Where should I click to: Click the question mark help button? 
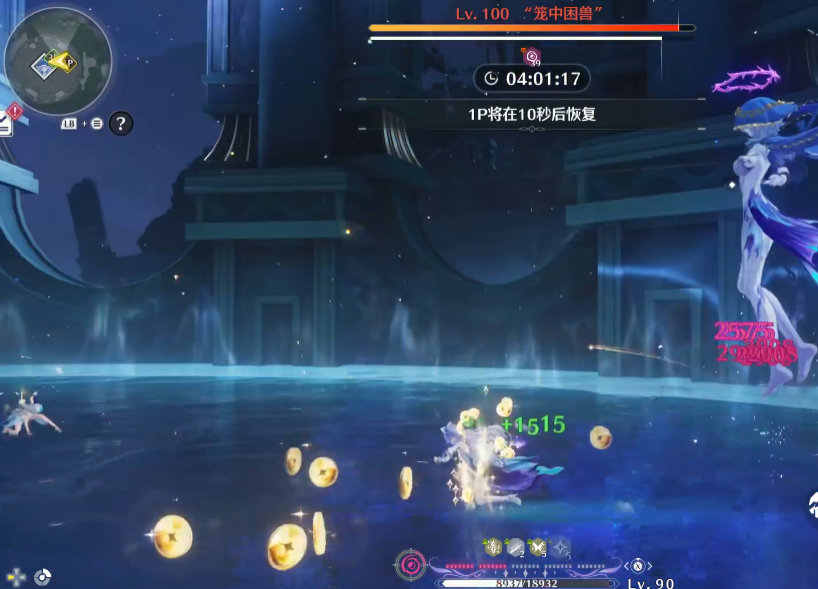coord(120,124)
